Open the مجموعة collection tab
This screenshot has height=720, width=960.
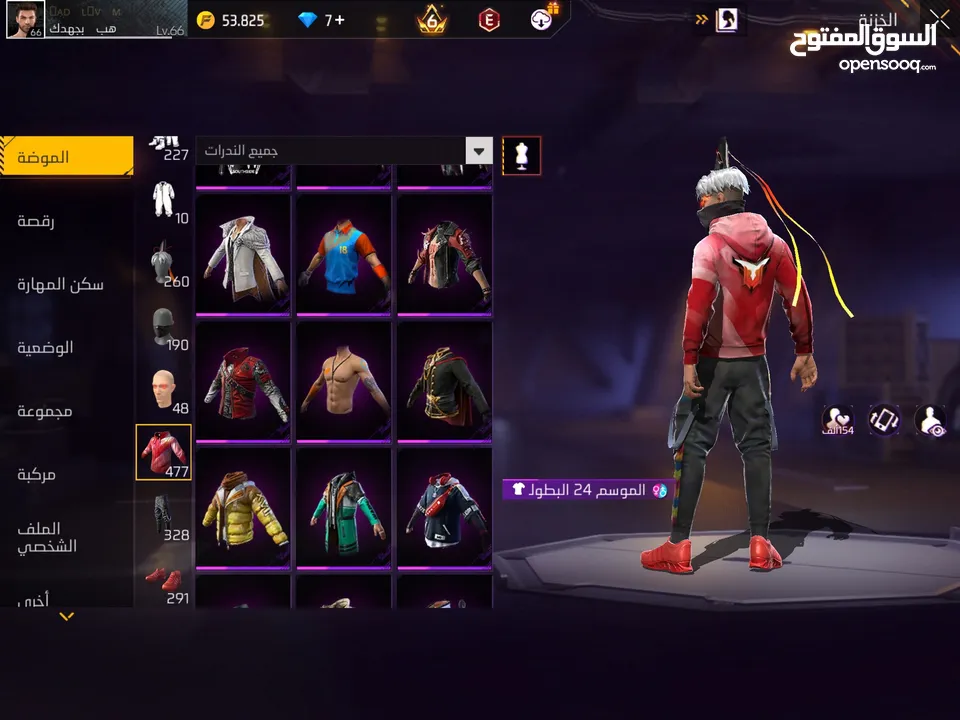click(45, 411)
